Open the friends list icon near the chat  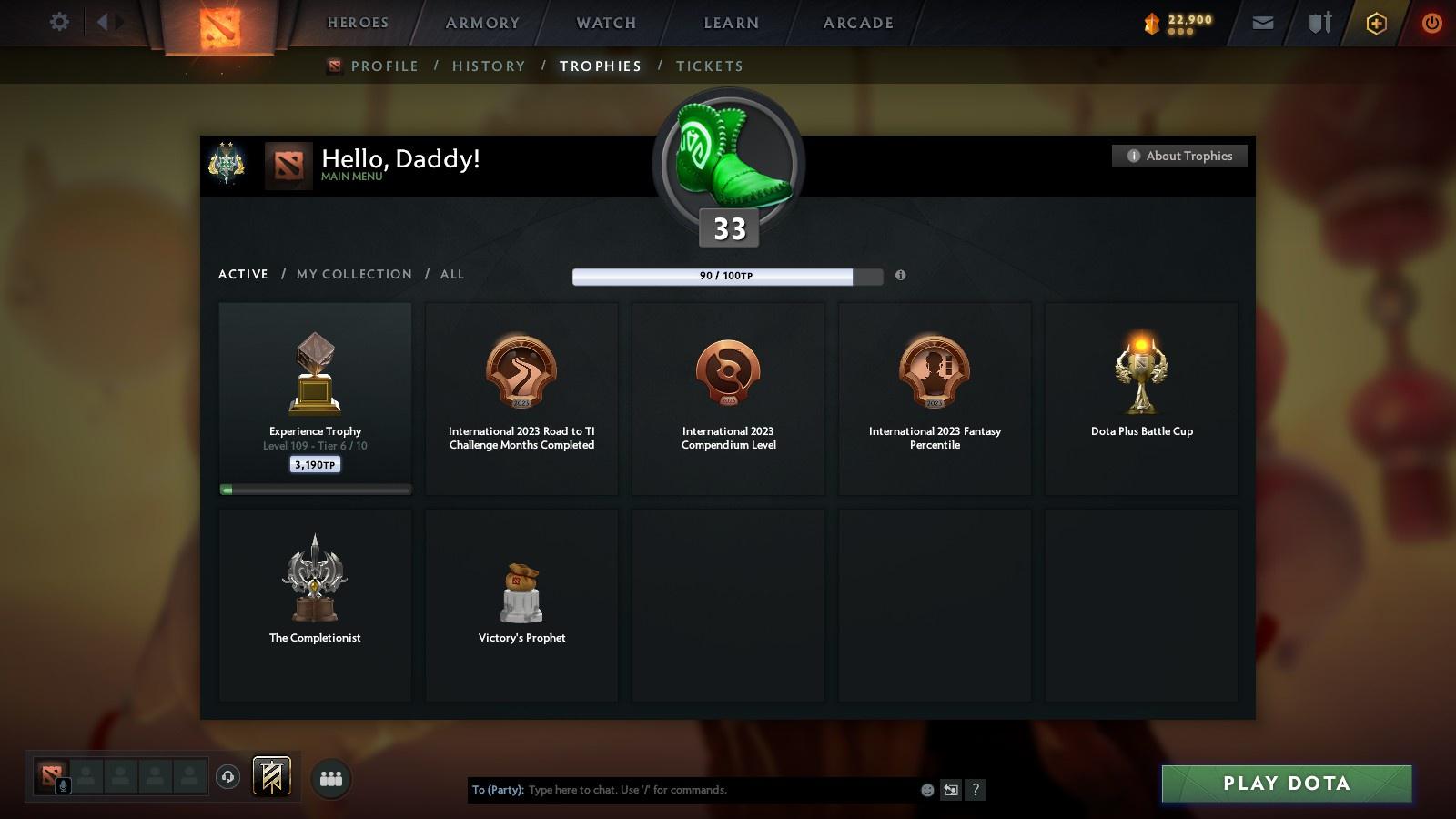pyautogui.click(x=331, y=777)
